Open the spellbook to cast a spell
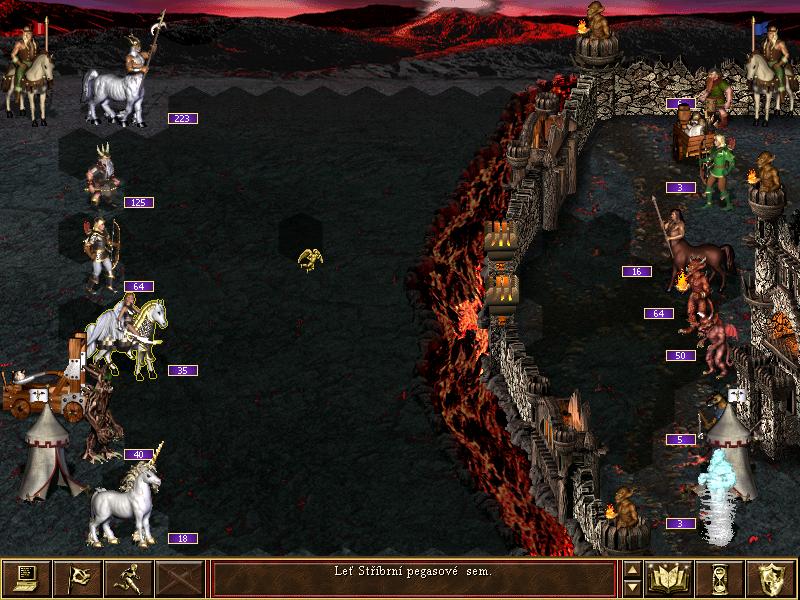The image size is (800, 600). 670,578
